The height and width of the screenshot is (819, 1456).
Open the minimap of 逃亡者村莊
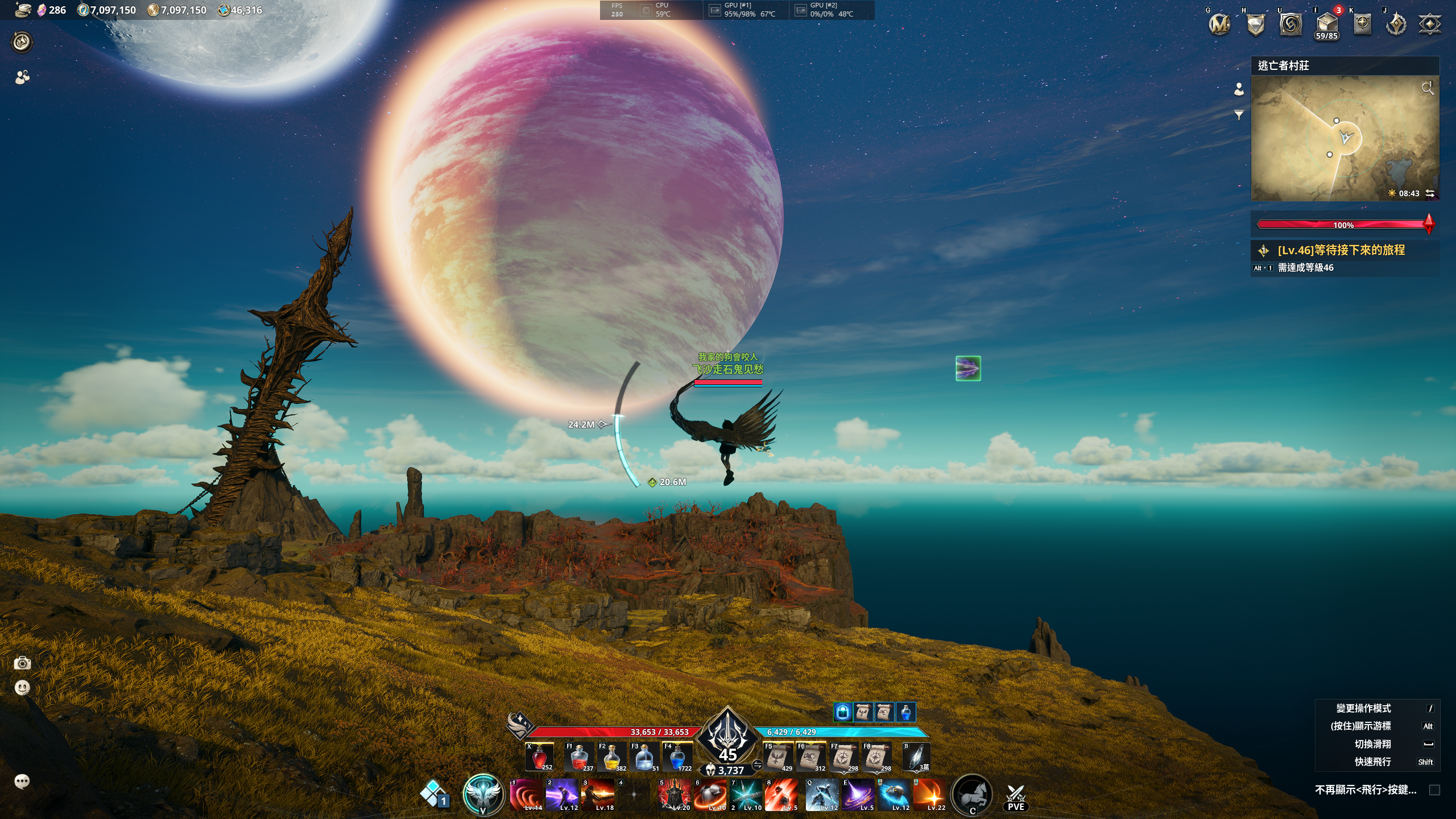[1345, 138]
